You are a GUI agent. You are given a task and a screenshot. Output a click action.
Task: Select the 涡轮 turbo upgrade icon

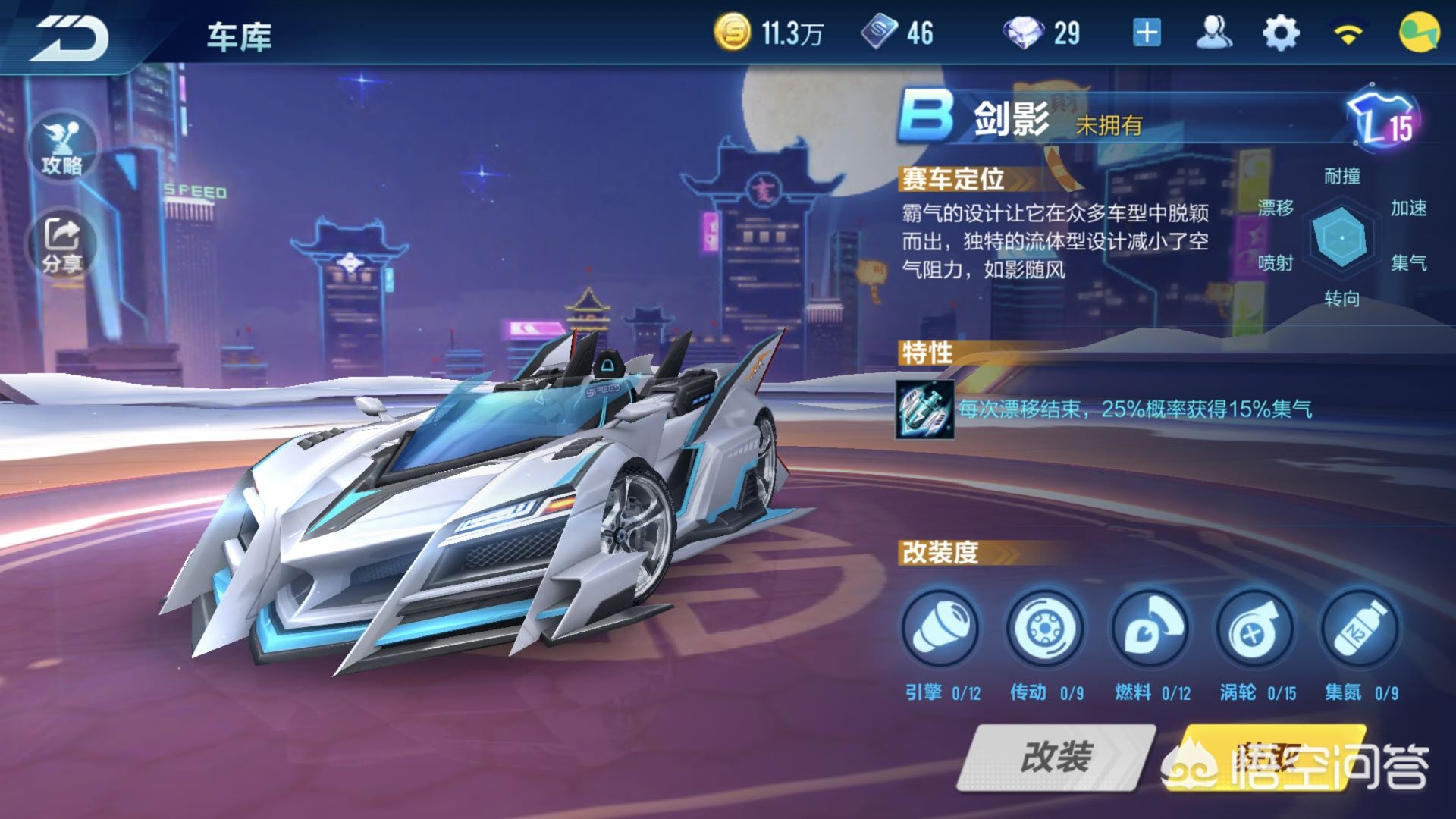point(1254,629)
